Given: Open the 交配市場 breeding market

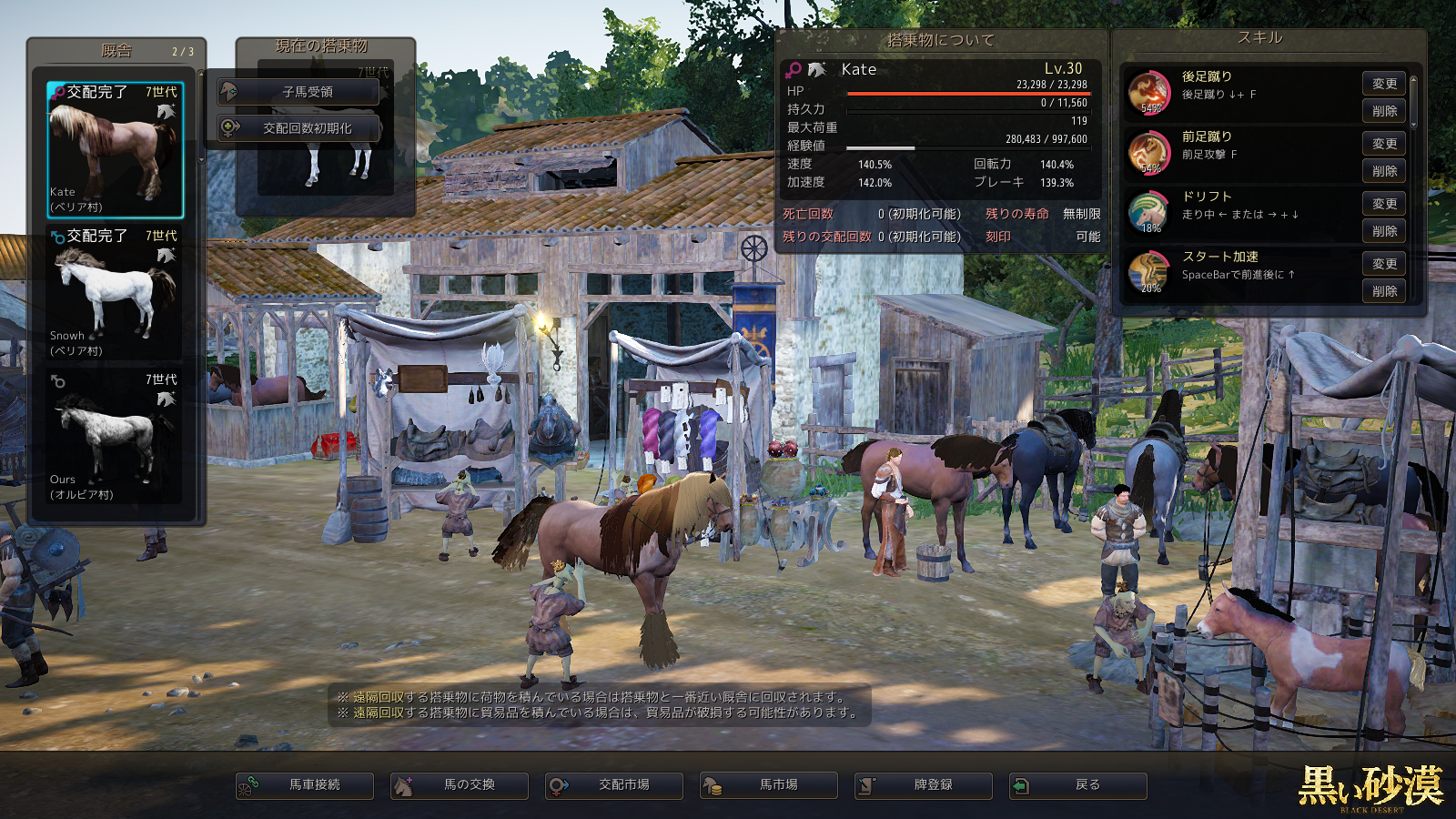Looking at the screenshot, I should (614, 785).
